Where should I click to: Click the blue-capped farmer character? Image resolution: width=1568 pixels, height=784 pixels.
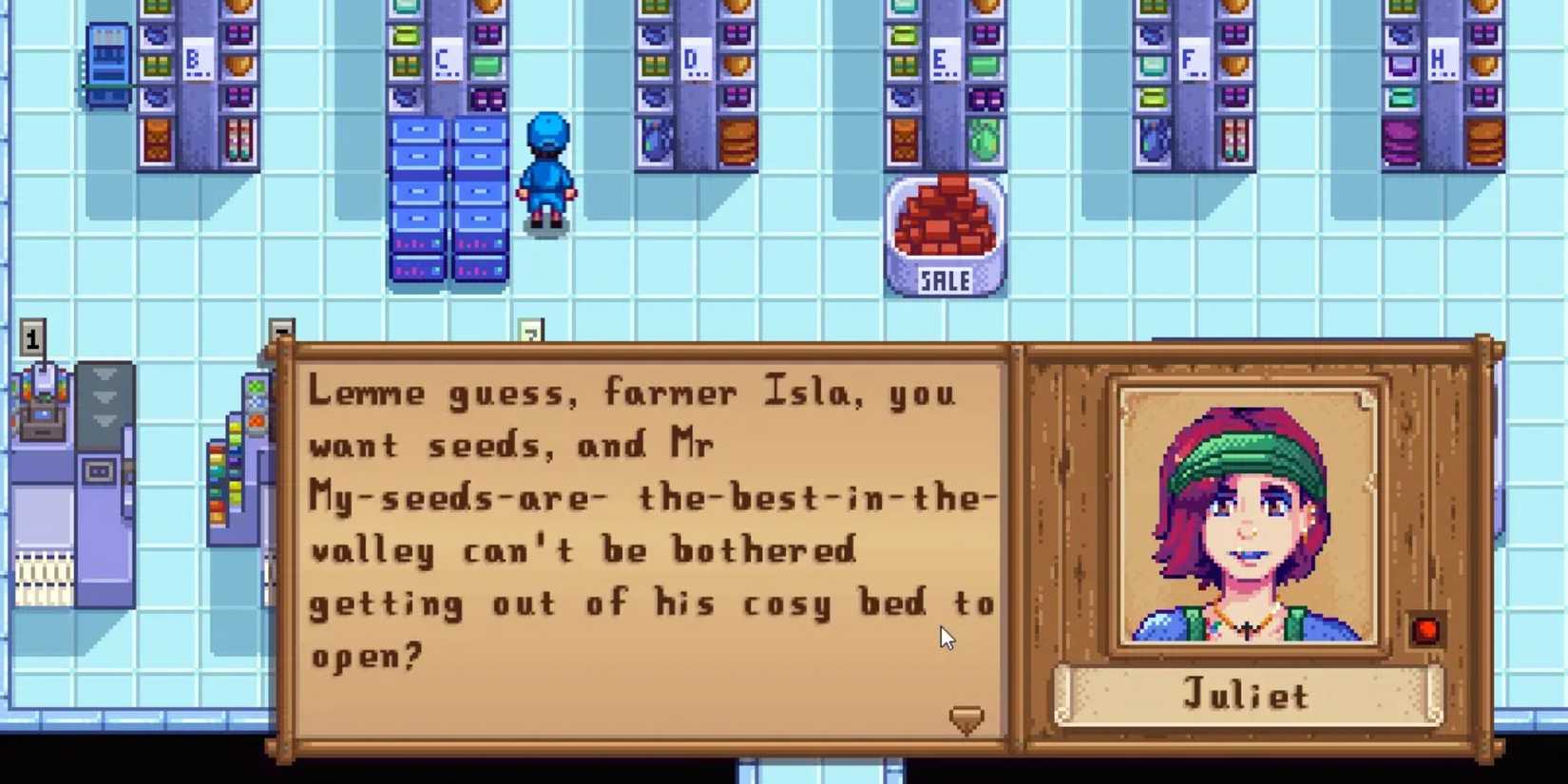(546, 171)
